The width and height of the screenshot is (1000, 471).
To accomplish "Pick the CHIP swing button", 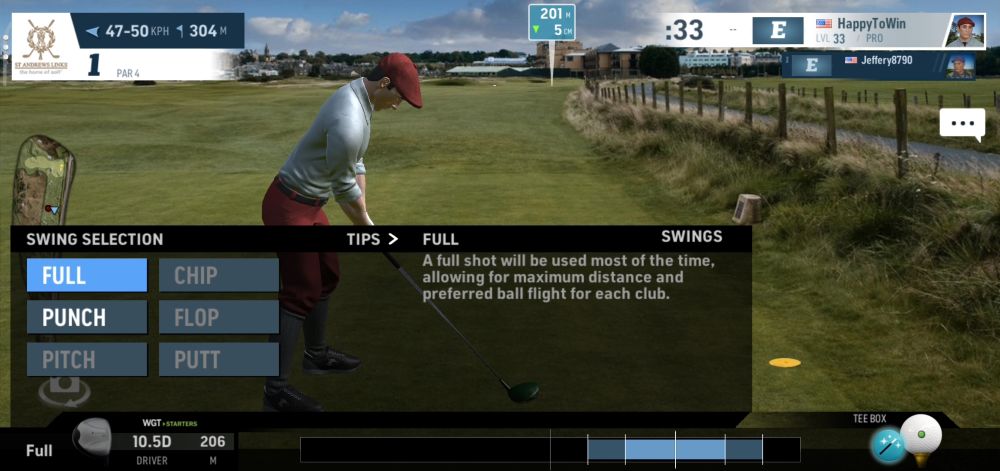I will [219, 275].
